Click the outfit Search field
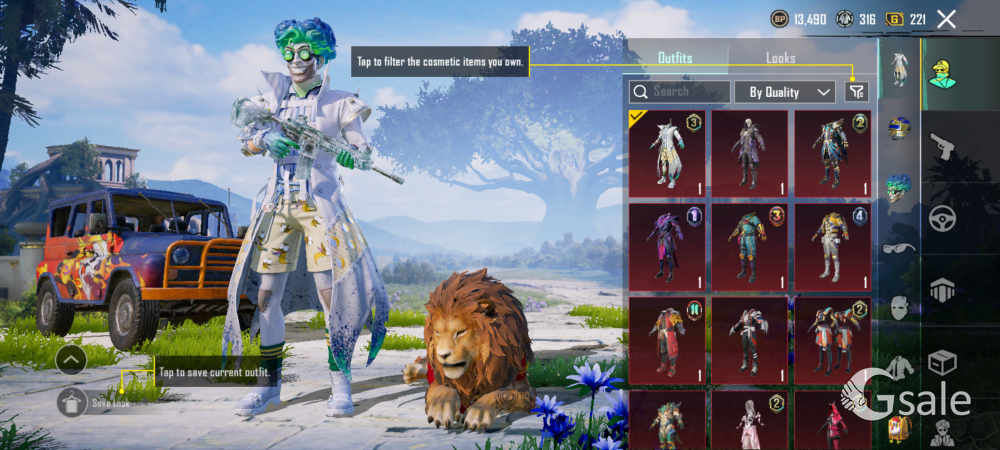Screen dimensions: 1000x450 (679, 92)
